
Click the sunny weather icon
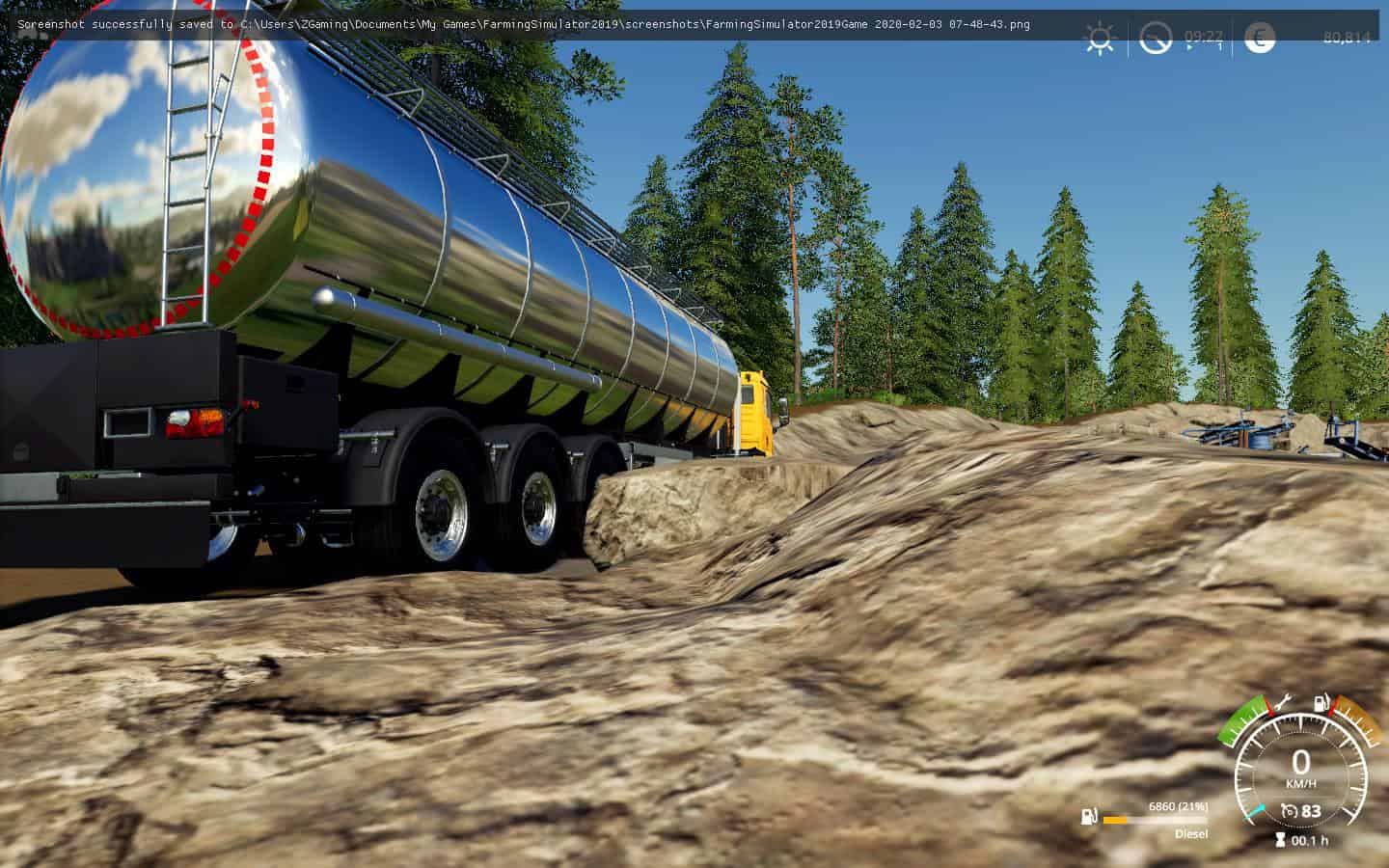[1099, 39]
